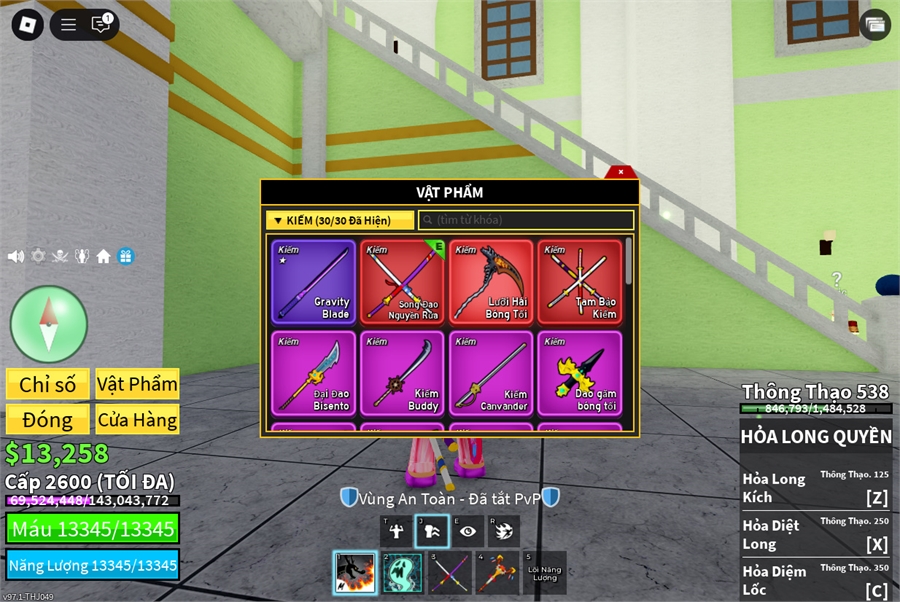Open the Kiếm category dropdown

[x=340, y=220]
